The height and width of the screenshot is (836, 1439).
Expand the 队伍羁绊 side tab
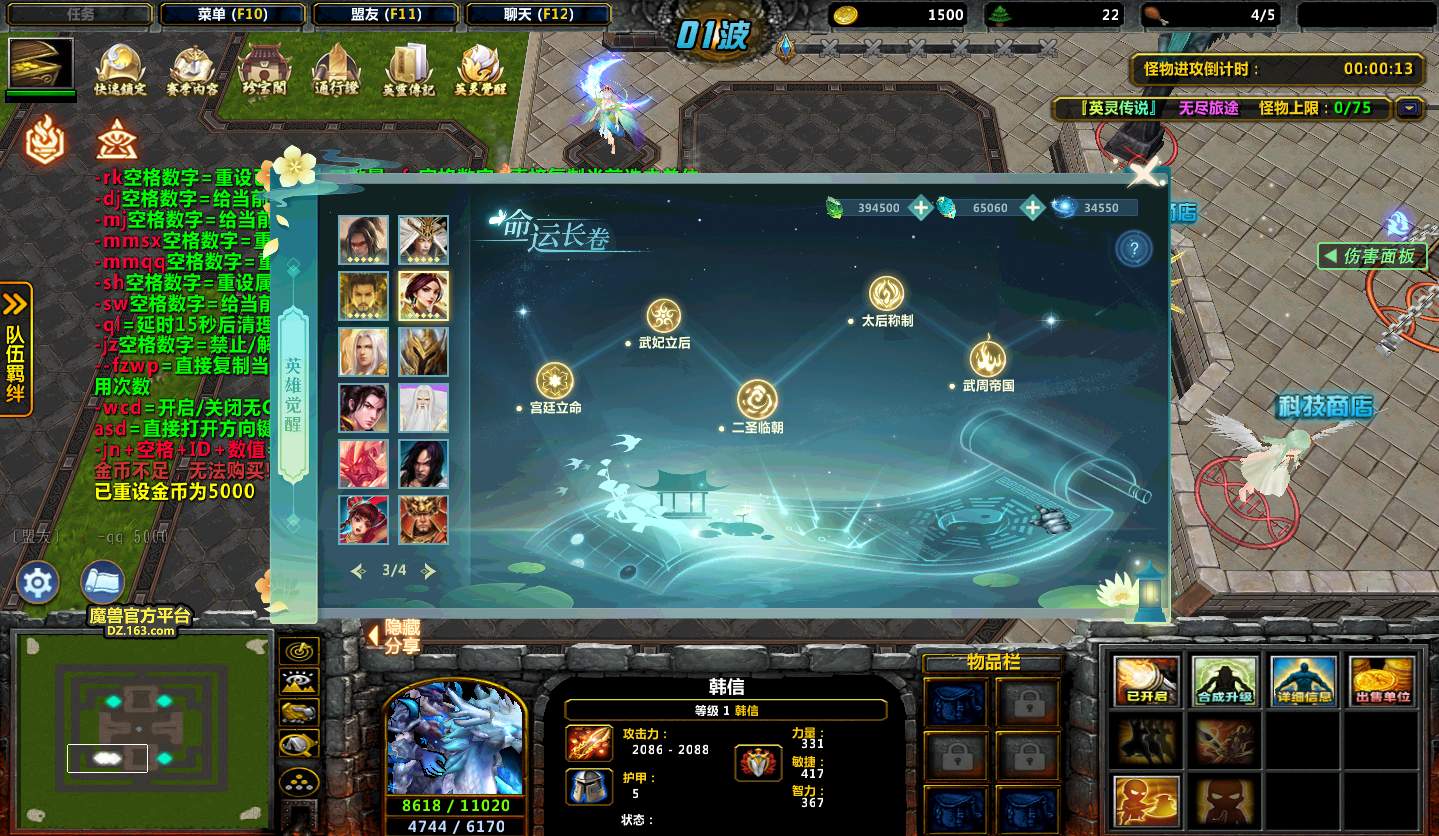point(16,349)
